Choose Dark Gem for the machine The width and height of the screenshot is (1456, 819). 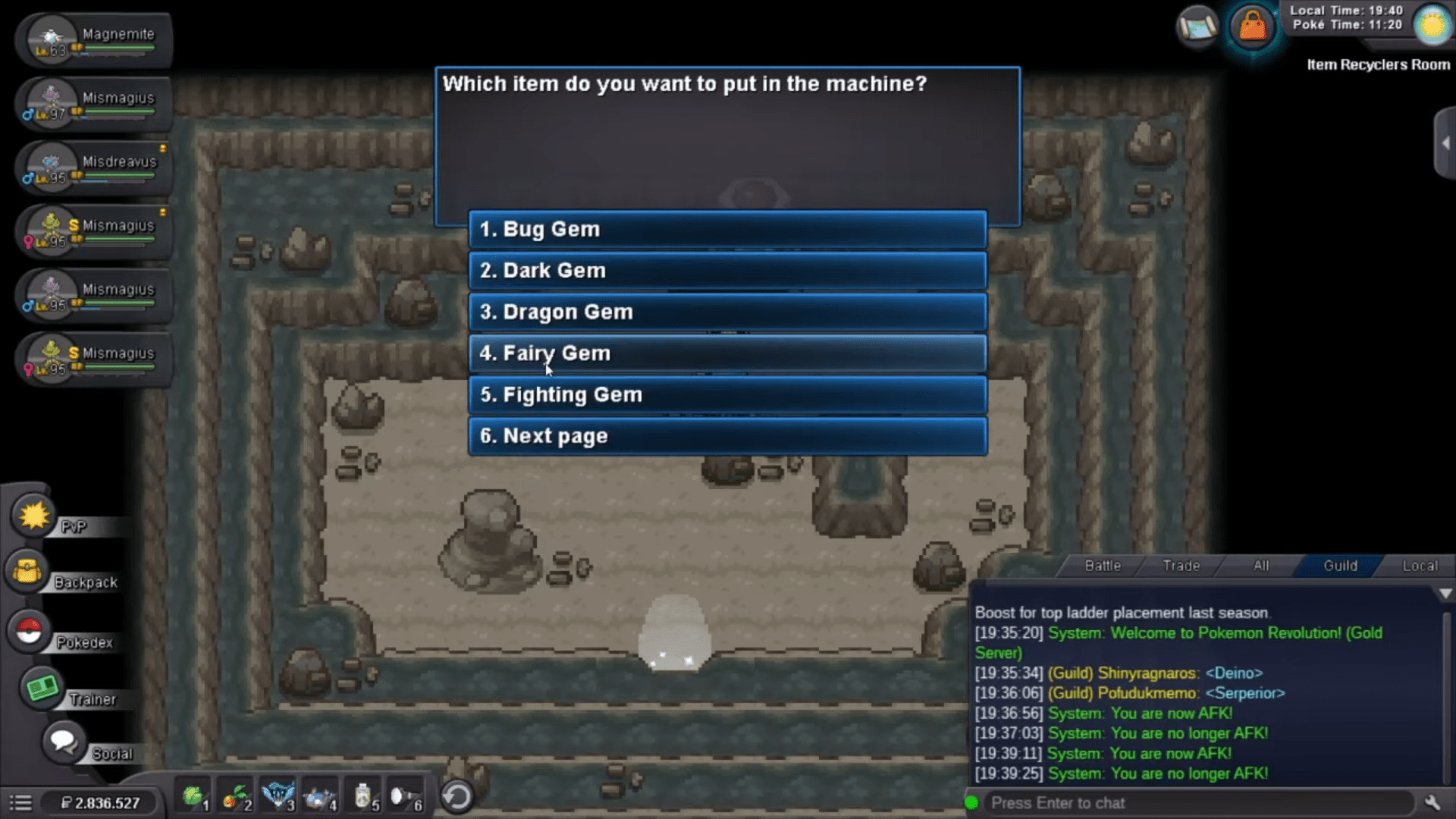coord(727,271)
